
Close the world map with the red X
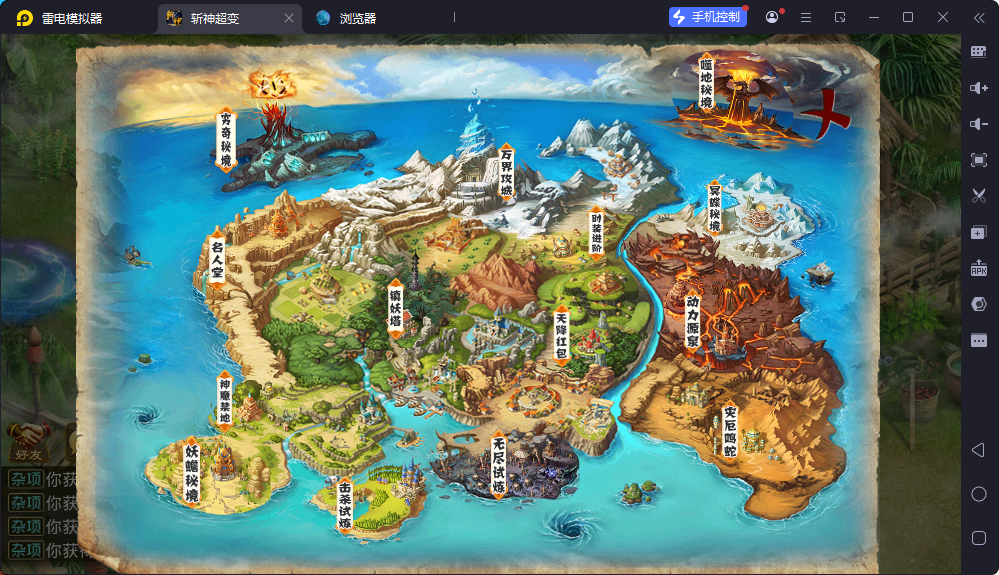(826, 115)
